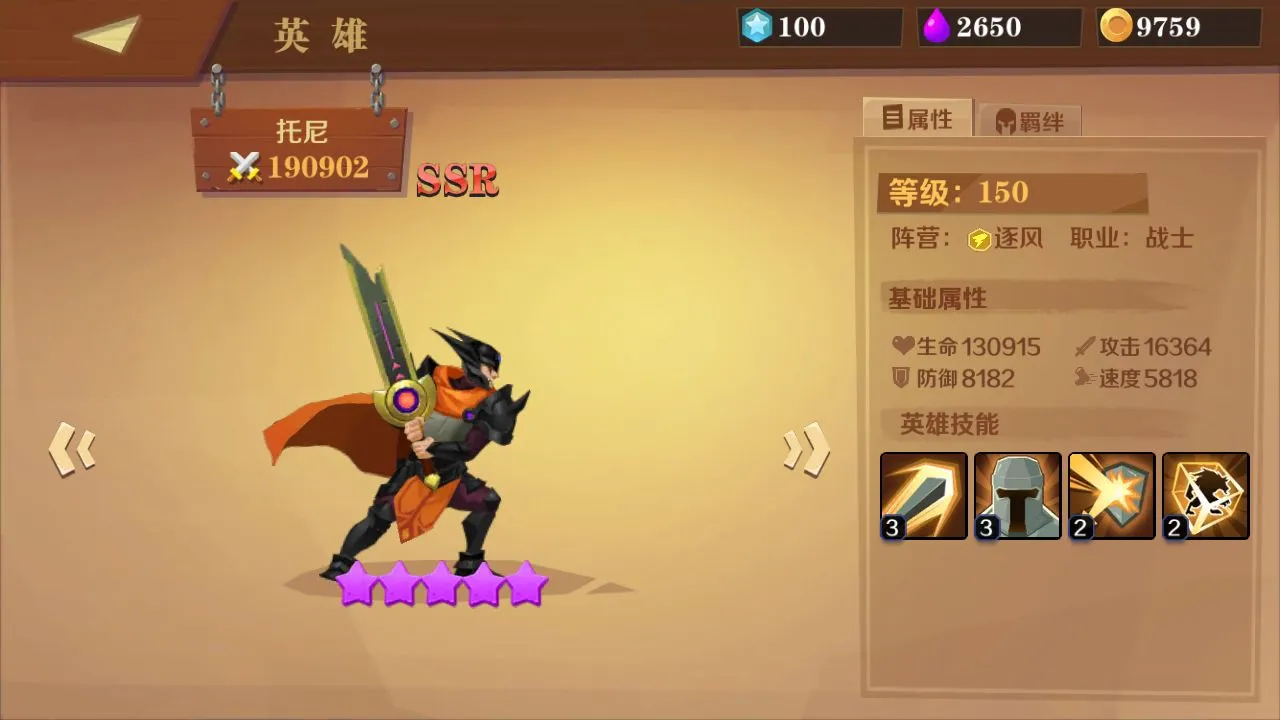Select the 属性 tab

click(x=916, y=117)
